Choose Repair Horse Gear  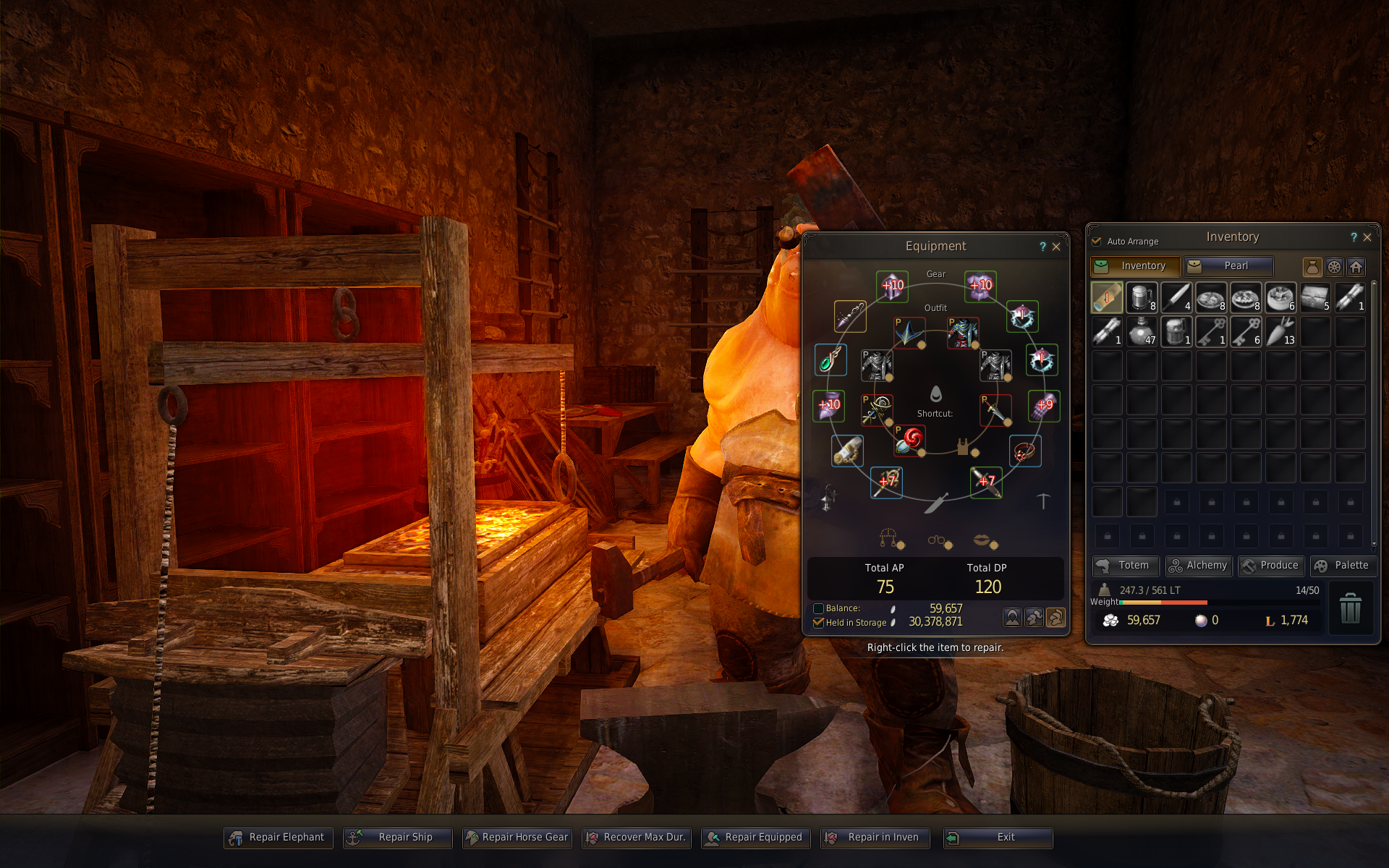pyautogui.click(x=517, y=838)
